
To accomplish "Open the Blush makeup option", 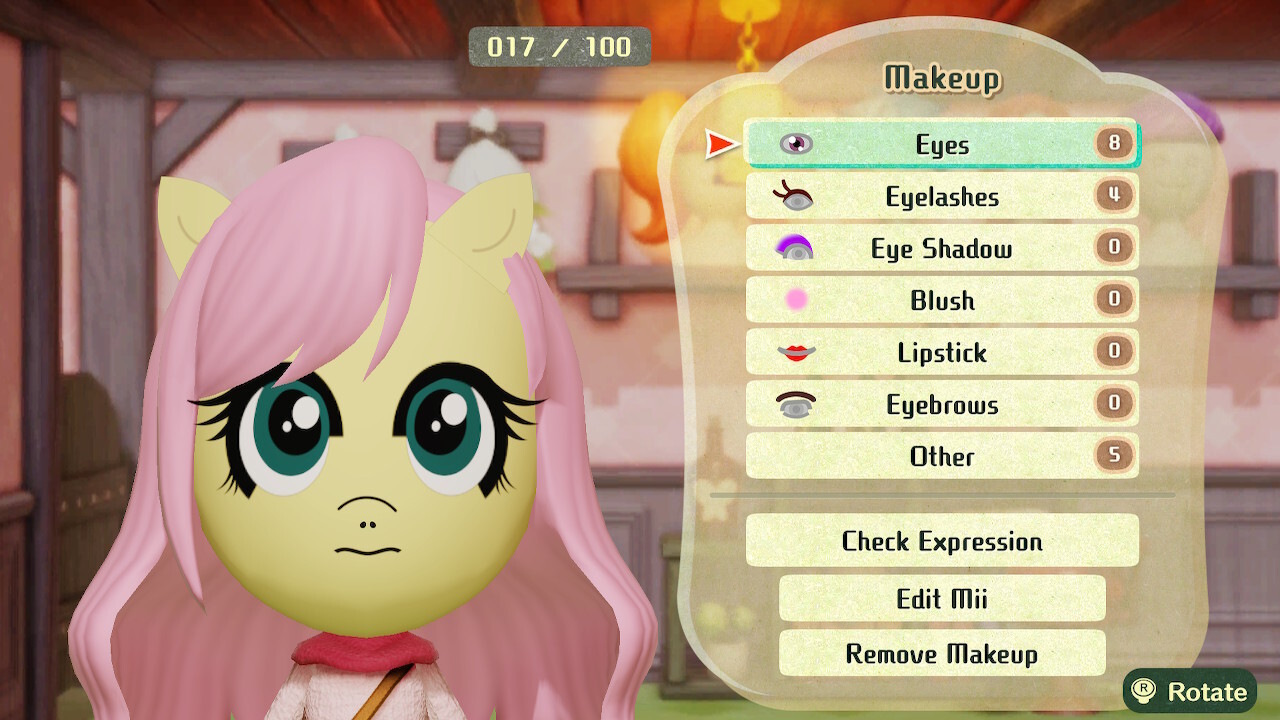I will (x=942, y=300).
